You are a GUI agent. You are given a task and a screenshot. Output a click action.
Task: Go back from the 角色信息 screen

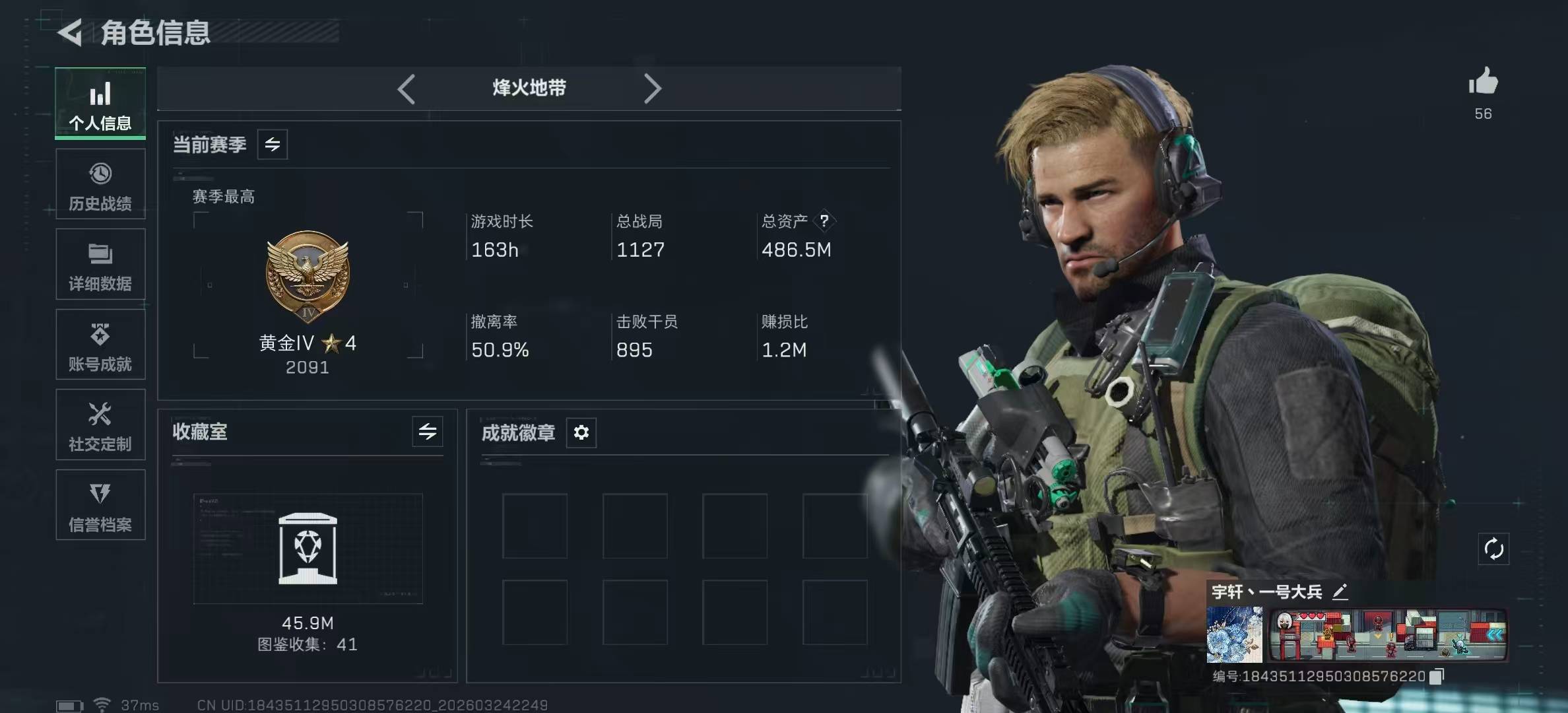[x=71, y=33]
